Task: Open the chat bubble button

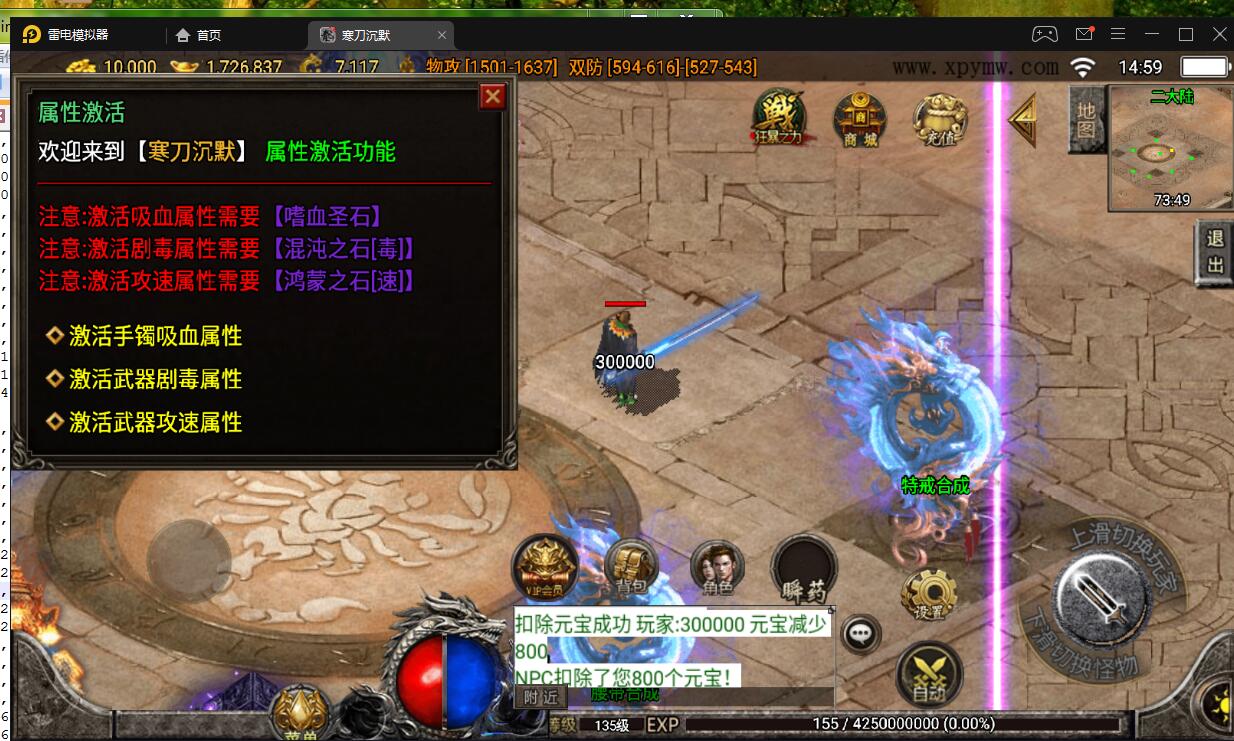Action: tap(861, 633)
